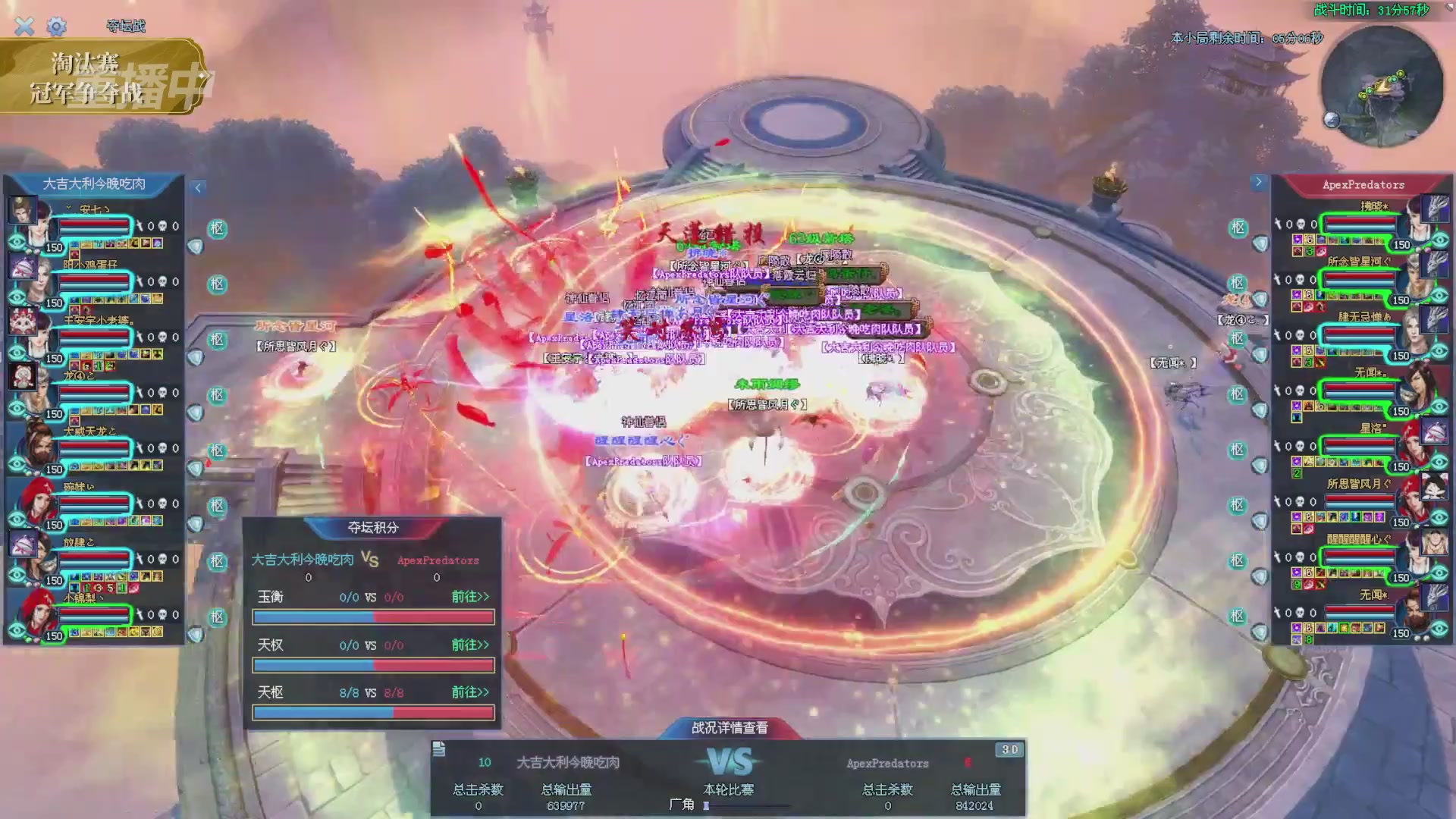Close the spectator panel with the X
Screen dimensions: 1456x819
coord(24,27)
